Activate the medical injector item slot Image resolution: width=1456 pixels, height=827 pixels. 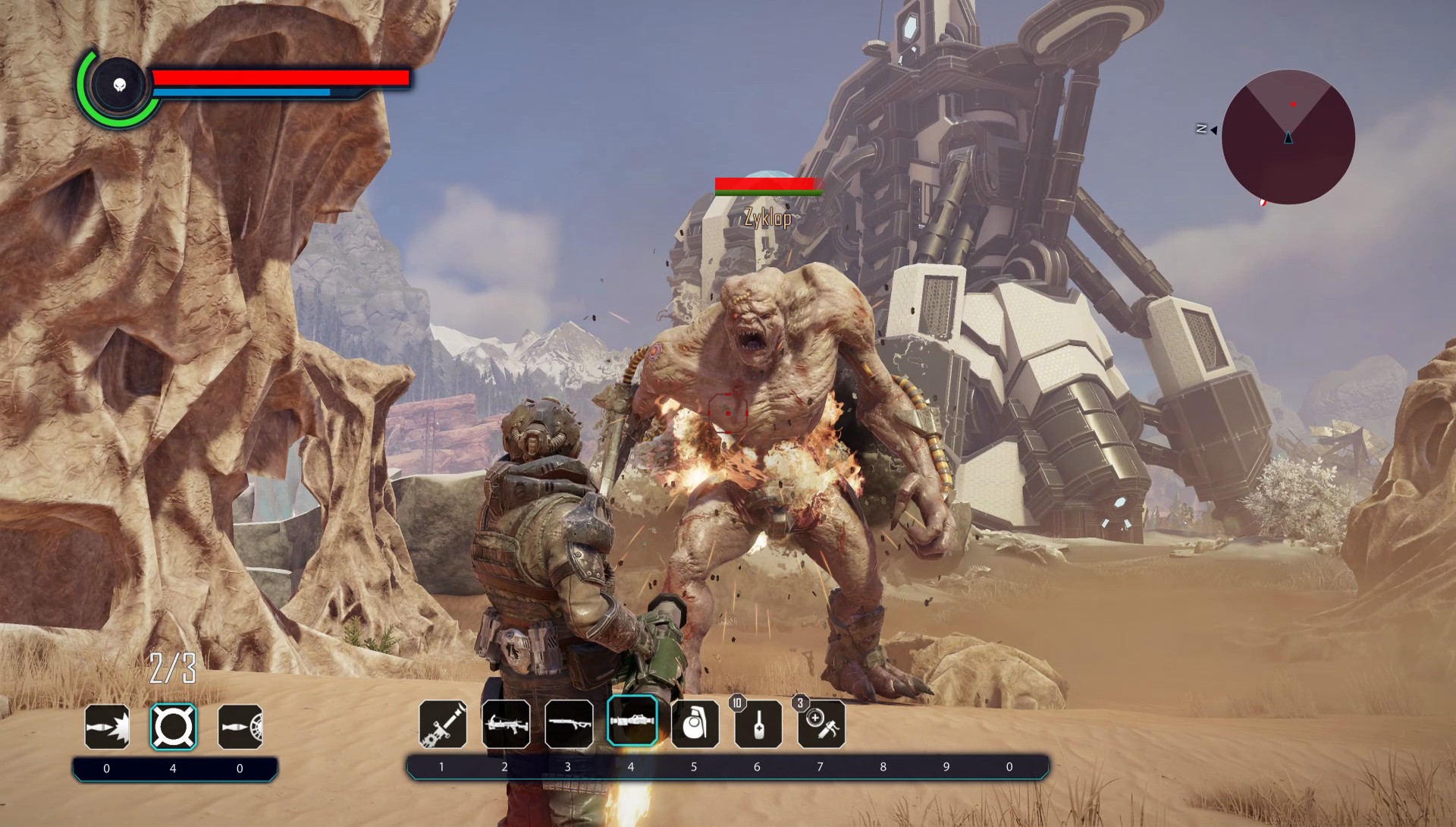pyautogui.click(x=821, y=724)
